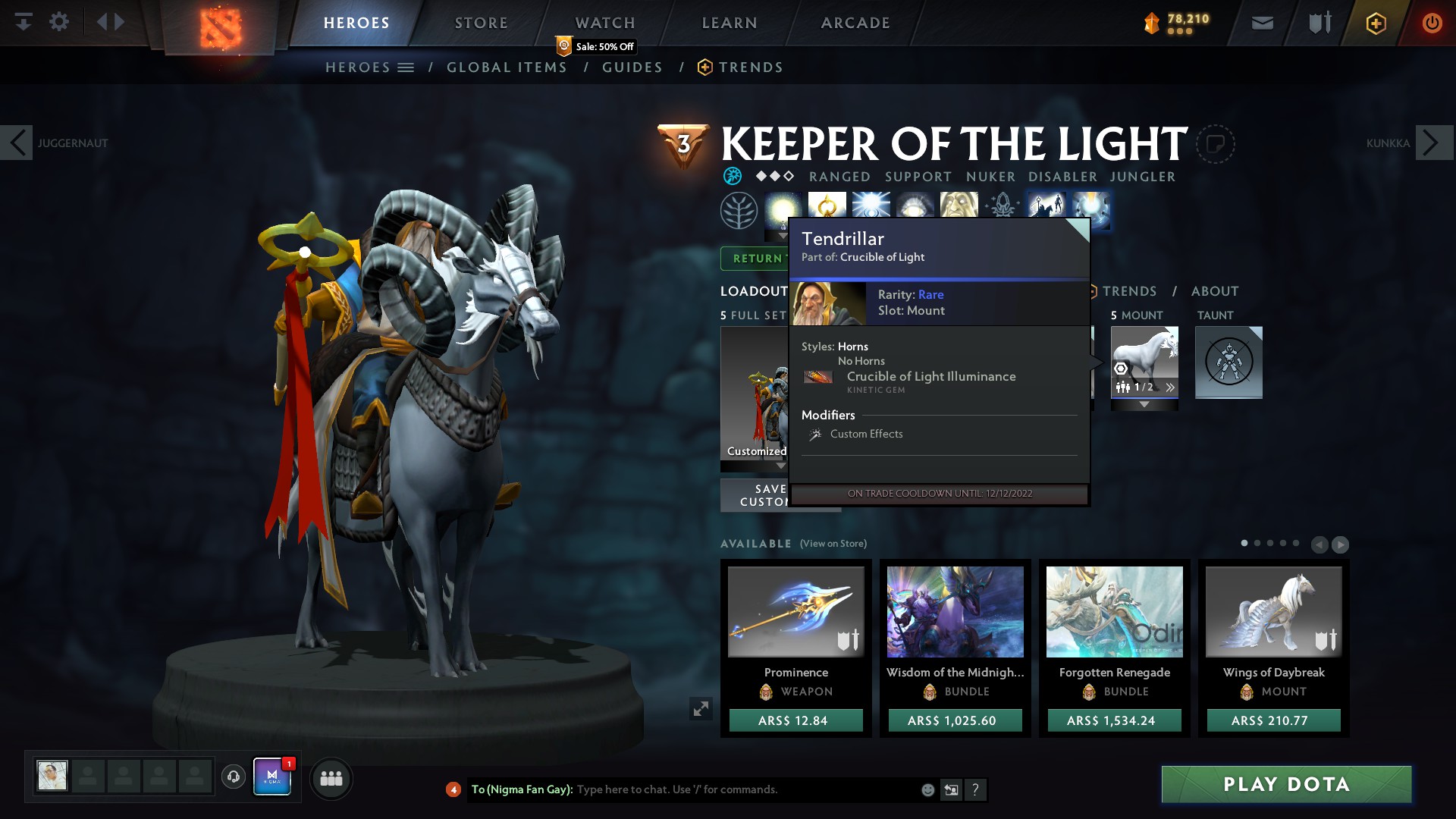Open the Armory shield-and-sword icon
1456x819 pixels.
1318,22
